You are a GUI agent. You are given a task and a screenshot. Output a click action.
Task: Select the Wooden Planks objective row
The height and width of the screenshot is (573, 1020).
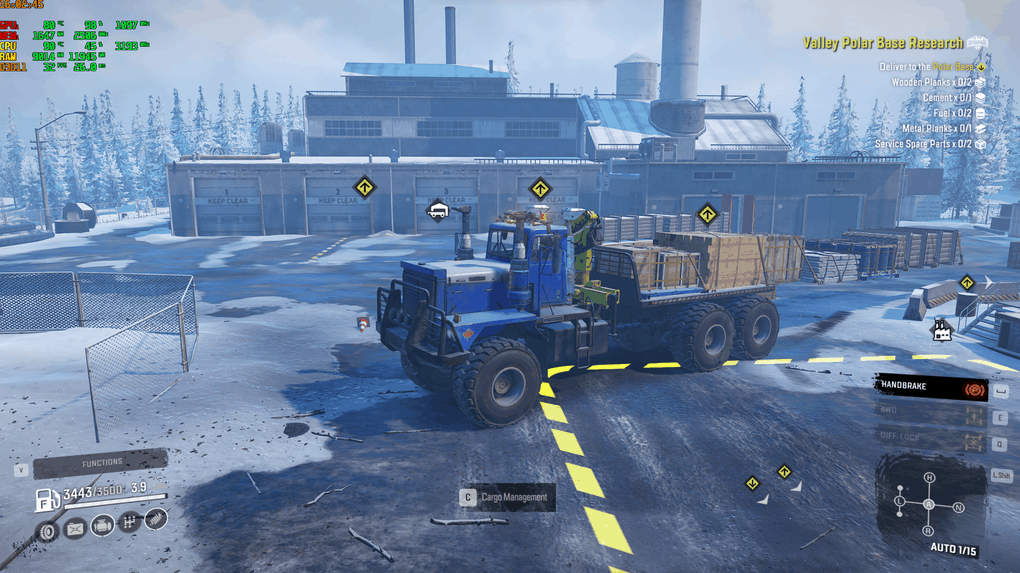click(932, 82)
